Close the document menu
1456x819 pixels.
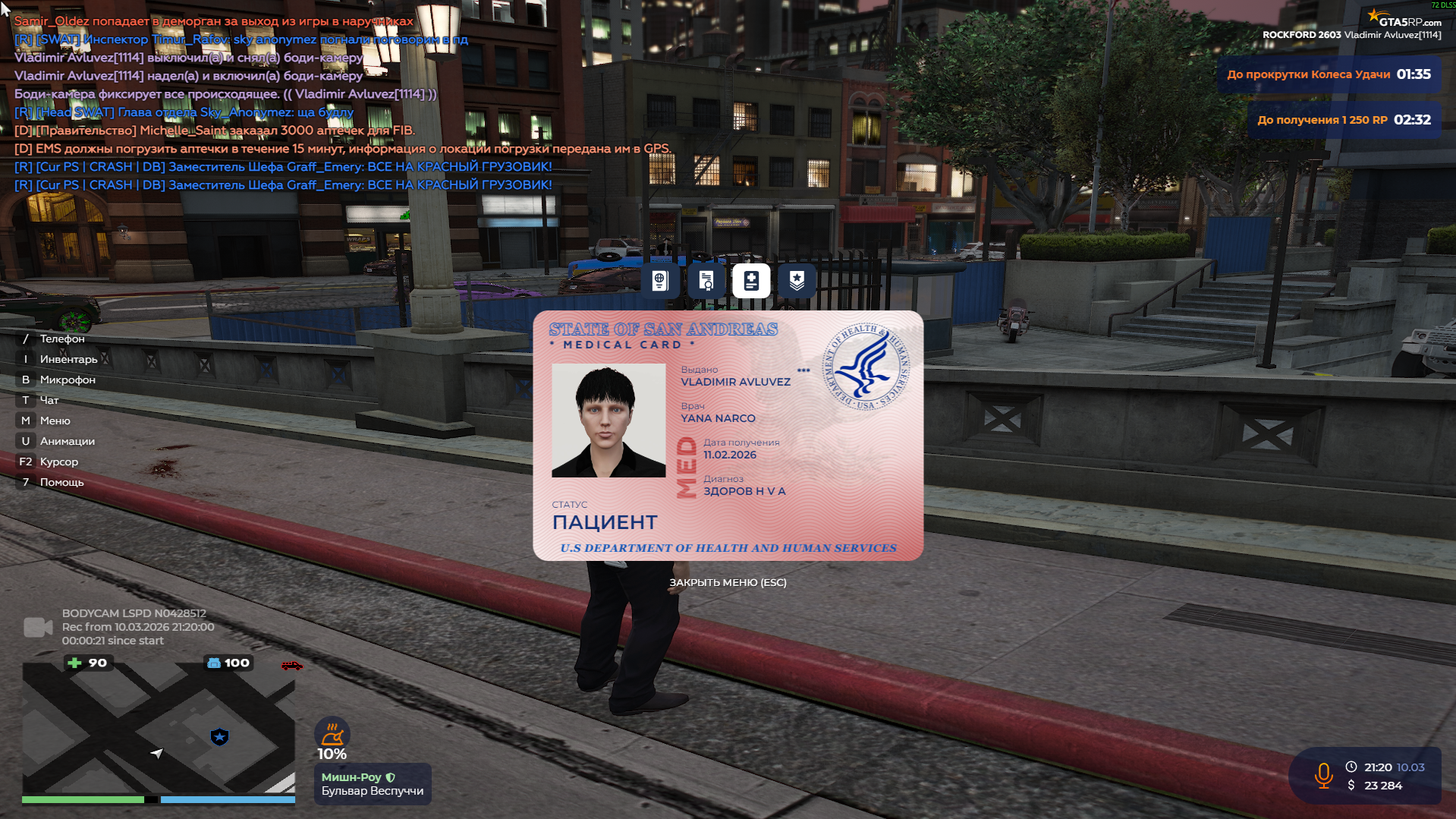pos(727,582)
